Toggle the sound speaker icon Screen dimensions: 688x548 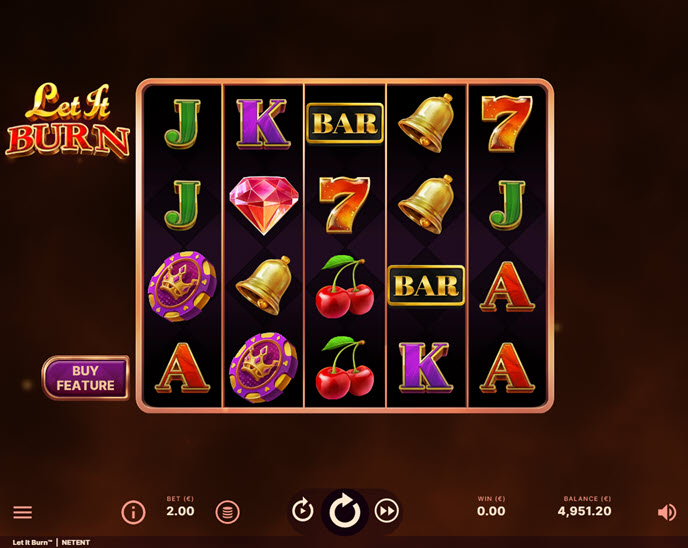tap(666, 512)
